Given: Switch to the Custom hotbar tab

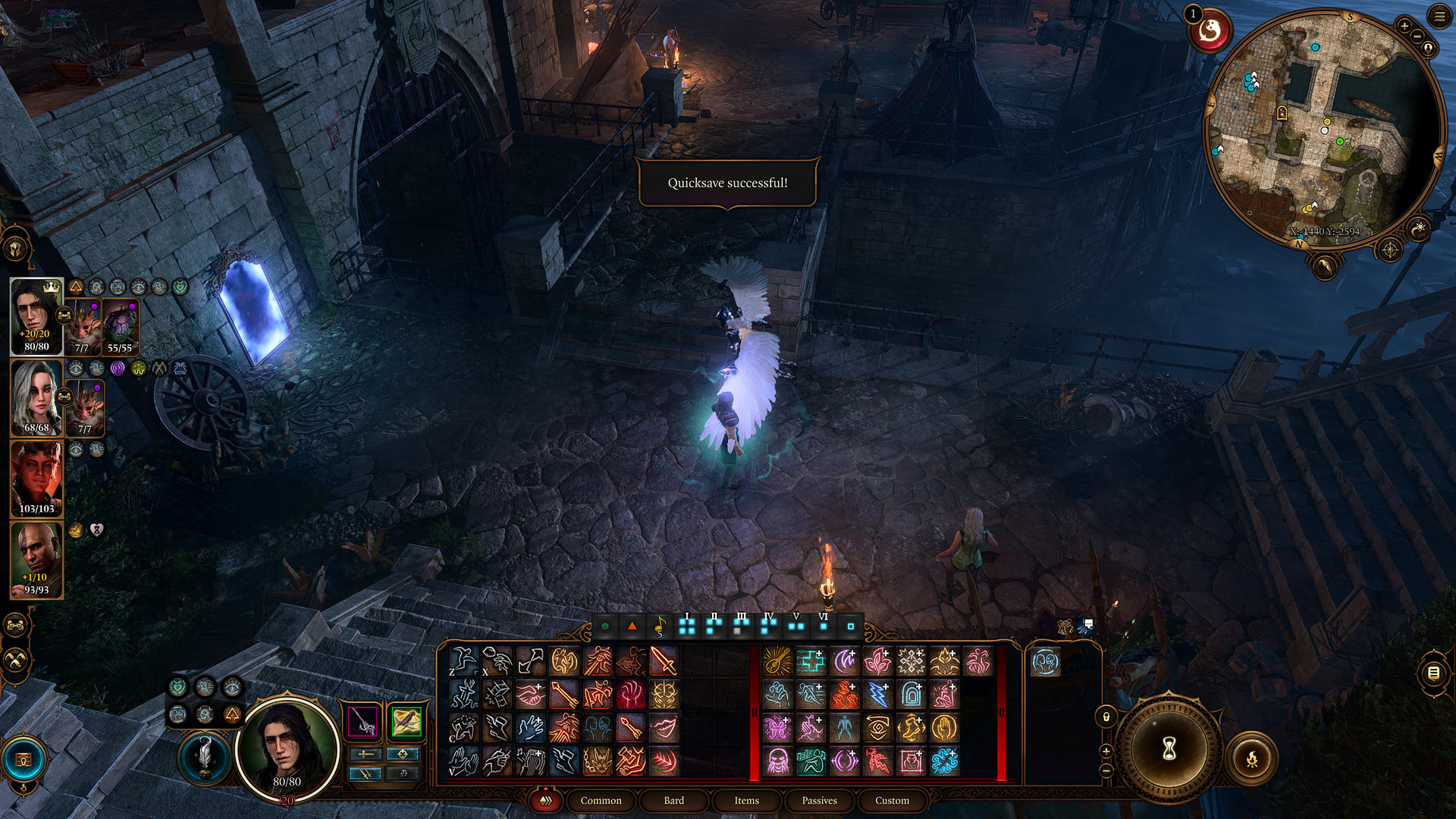Looking at the screenshot, I should point(892,800).
